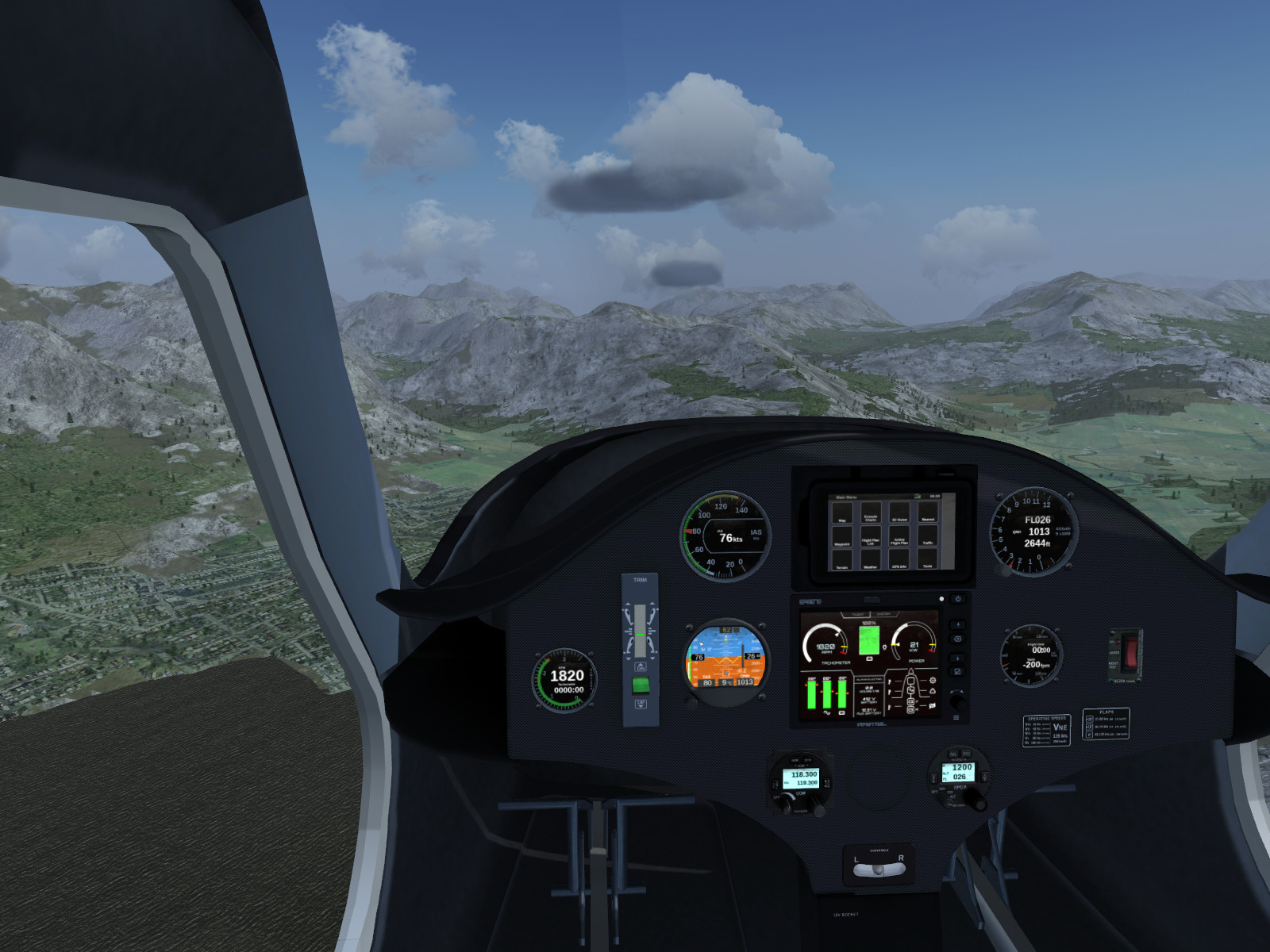1270x952 pixels.
Task: Select the Flight Plan List tile
Action: tap(871, 537)
